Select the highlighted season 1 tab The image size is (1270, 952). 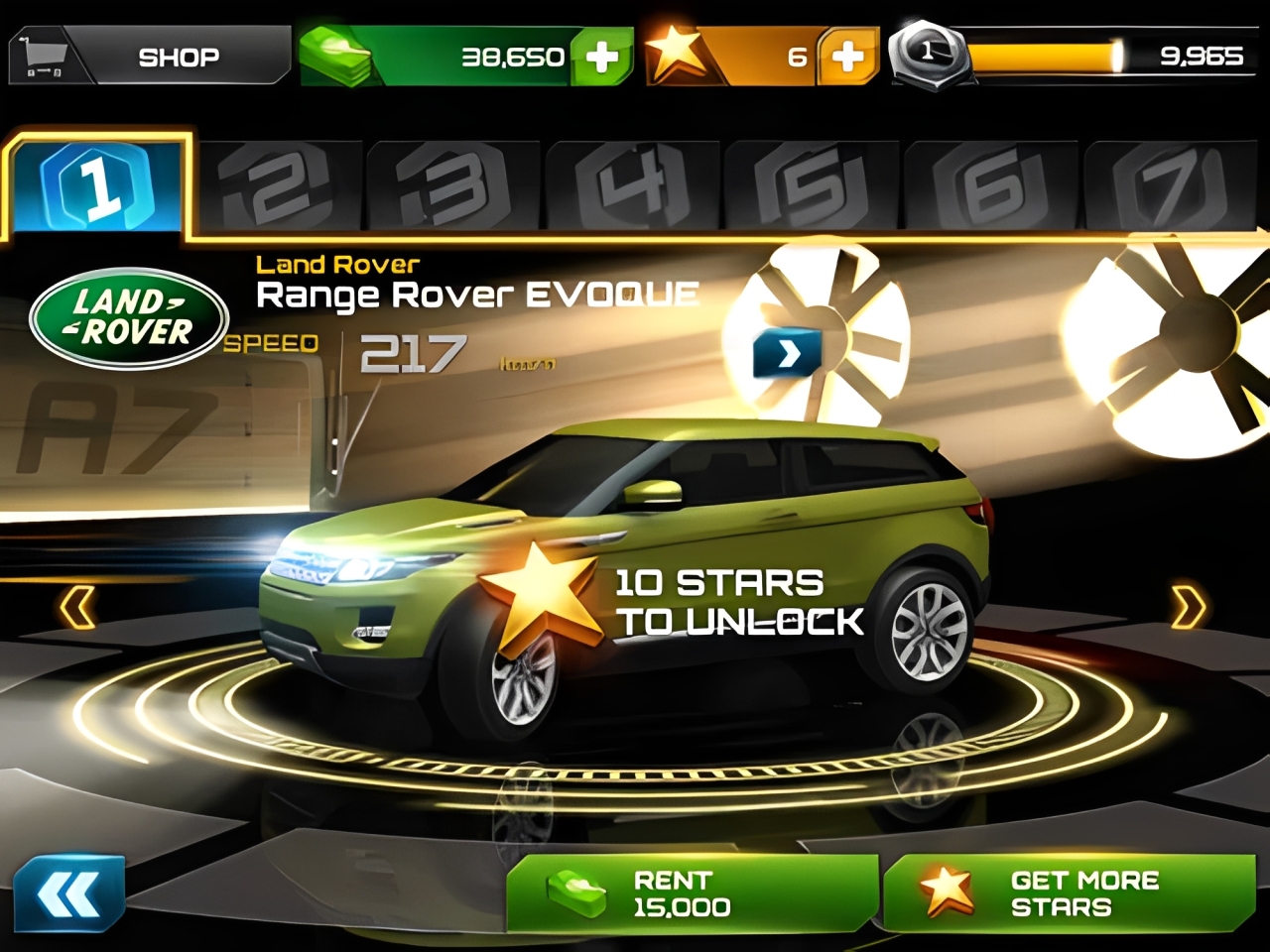click(96, 186)
